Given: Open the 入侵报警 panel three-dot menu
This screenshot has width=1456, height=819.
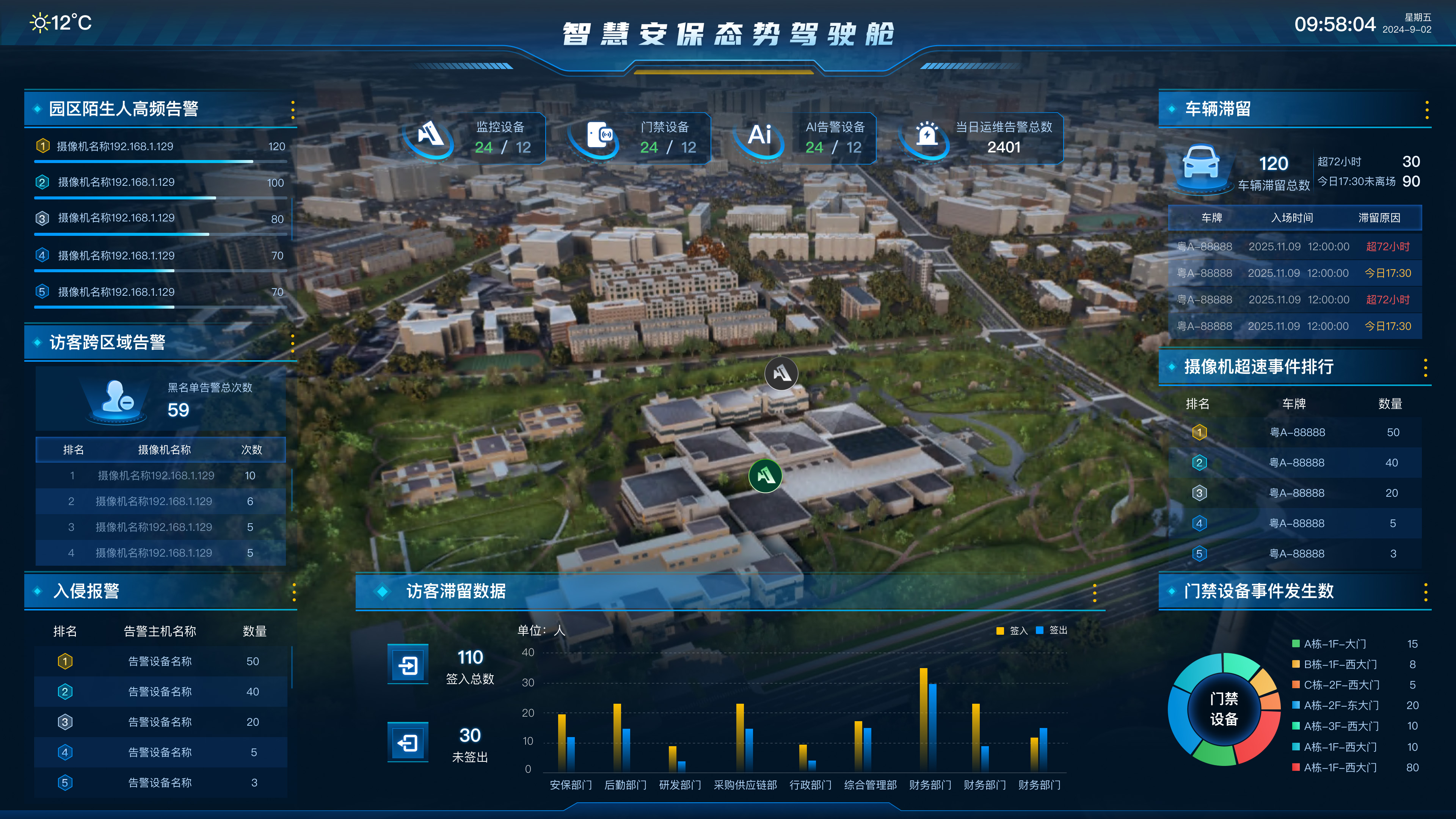Looking at the screenshot, I should (x=294, y=592).
